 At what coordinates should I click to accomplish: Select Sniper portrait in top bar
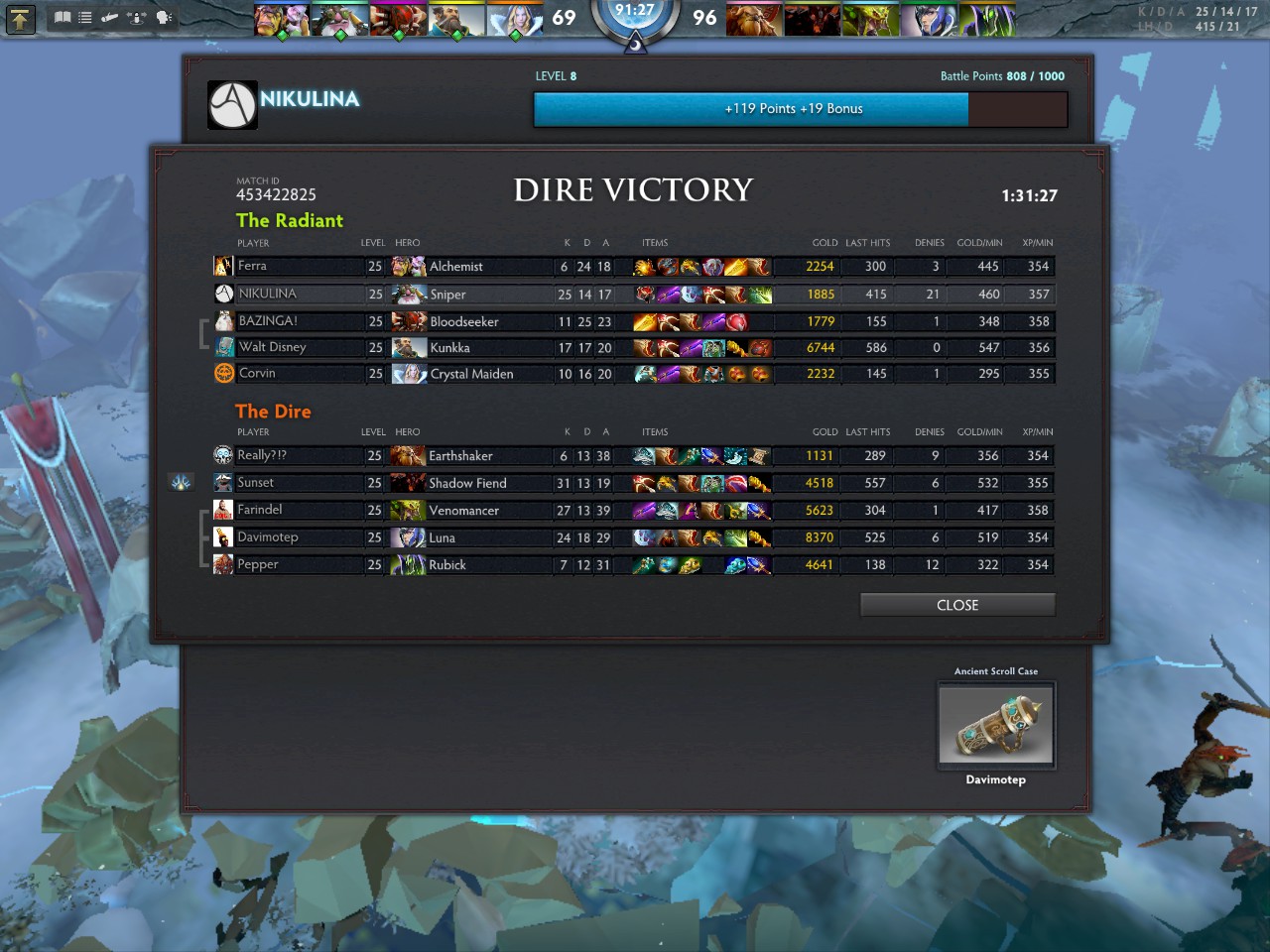[340, 20]
